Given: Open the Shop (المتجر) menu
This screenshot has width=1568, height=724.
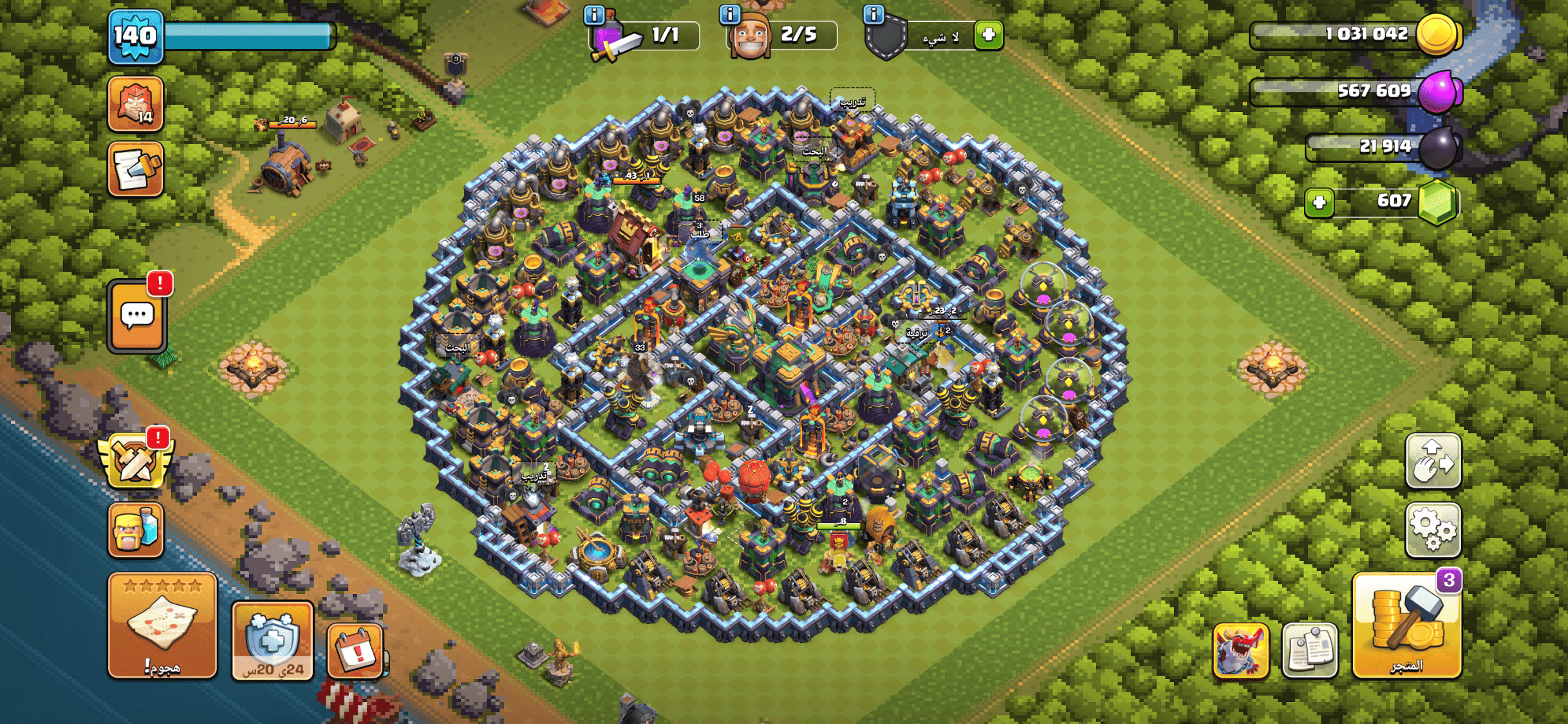Looking at the screenshot, I should click(x=1406, y=626).
